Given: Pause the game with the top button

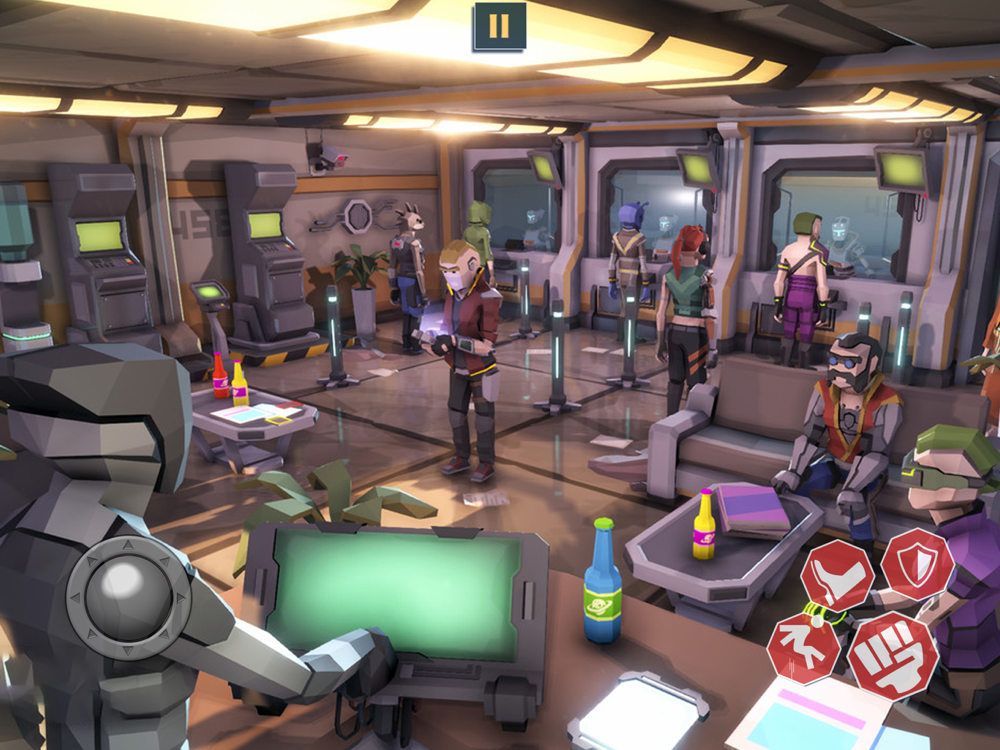Looking at the screenshot, I should click(x=499, y=25).
